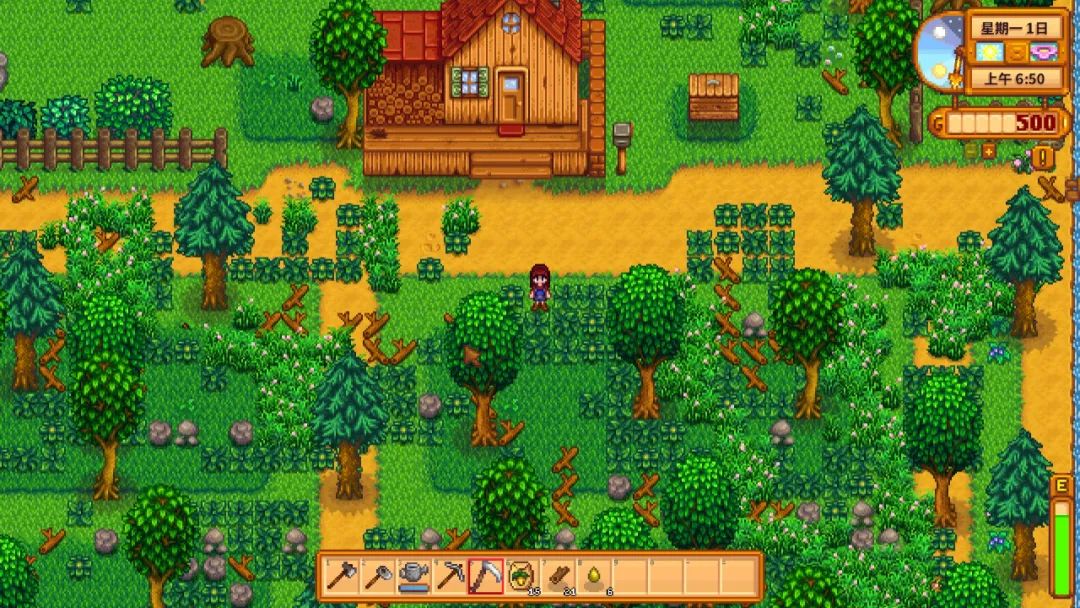Viewport: 1080px width, 608px height.
Task: Click the zoom out minus button
Action: coord(969,151)
